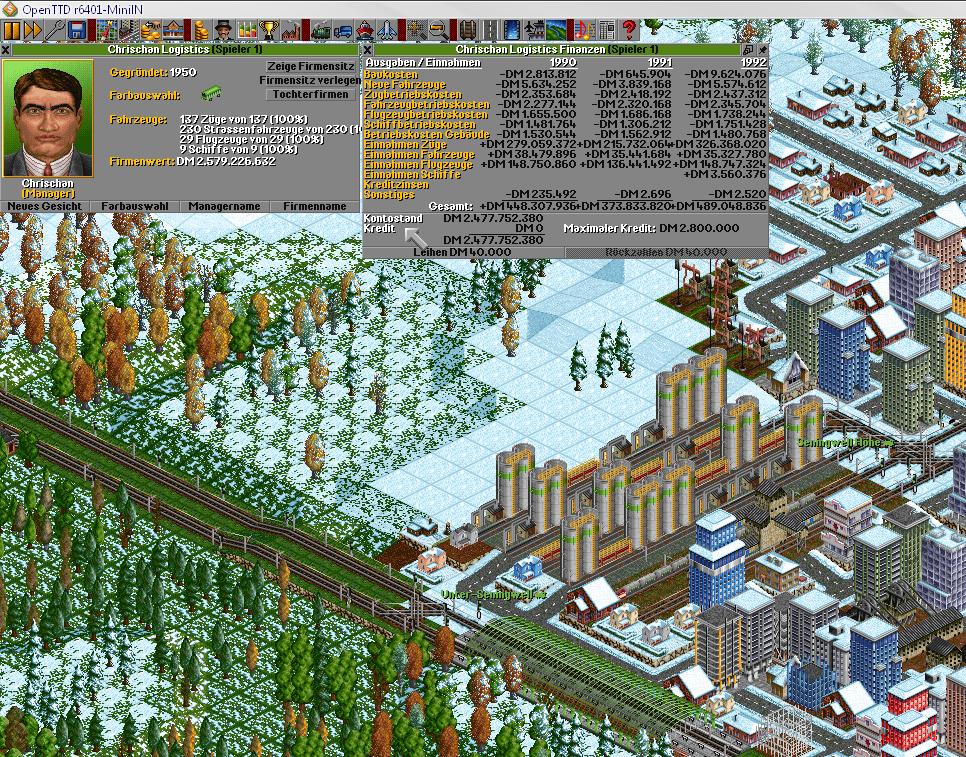The width and height of the screenshot is (966, 757).
Task: Open options via the wrench icon
Action: coord(55,30)
